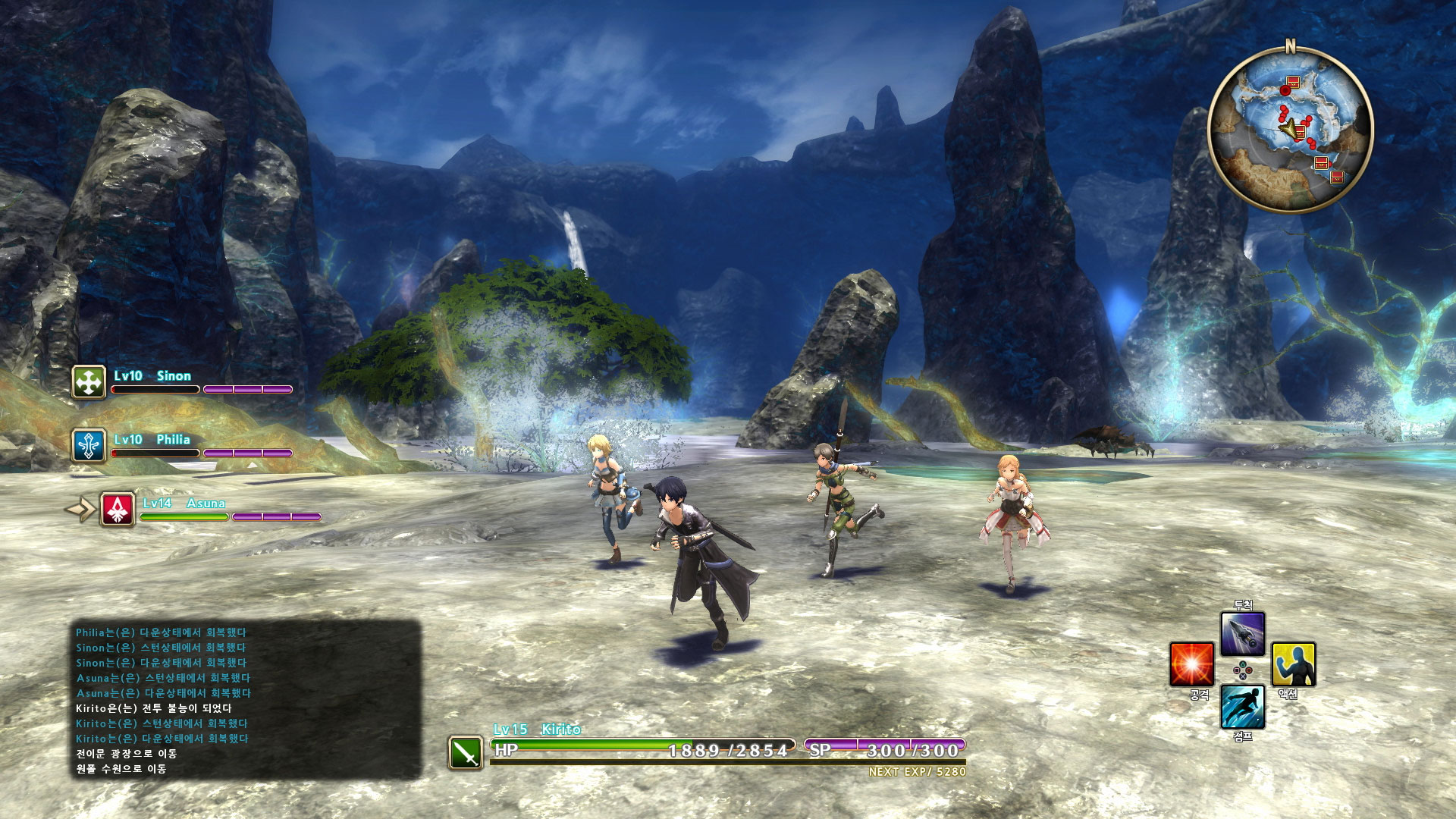Activate the red attack (공격) icon

click(1191, 664)
